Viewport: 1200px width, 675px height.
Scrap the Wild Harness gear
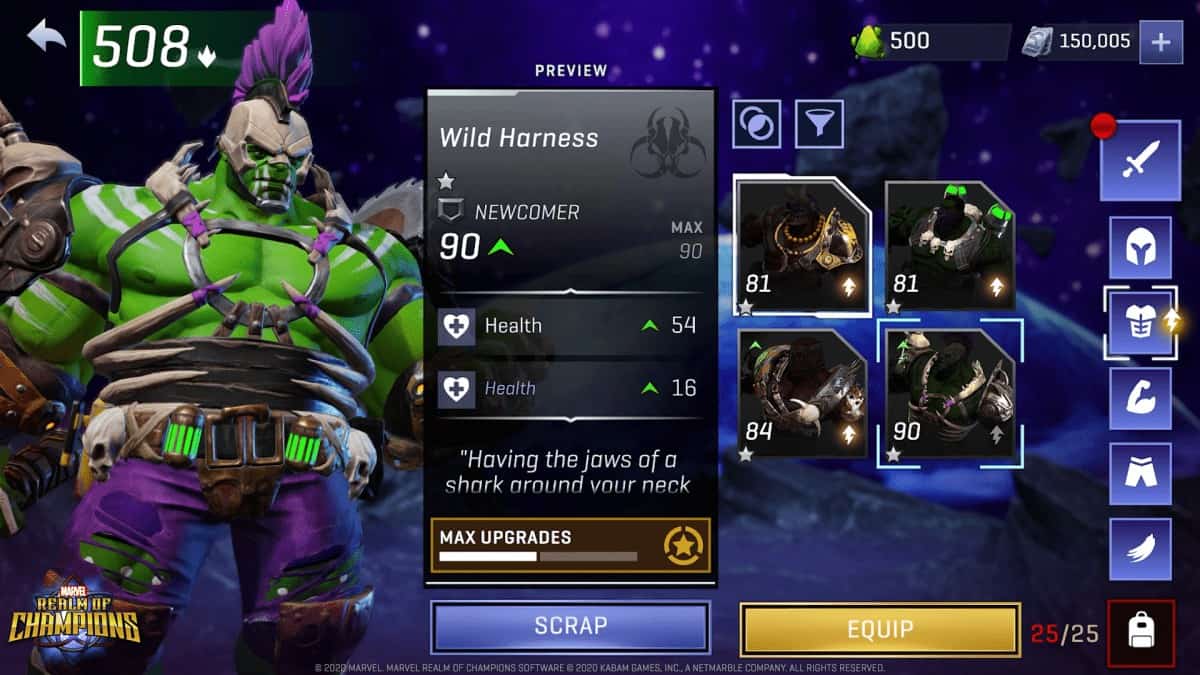[x=570, y=626]
